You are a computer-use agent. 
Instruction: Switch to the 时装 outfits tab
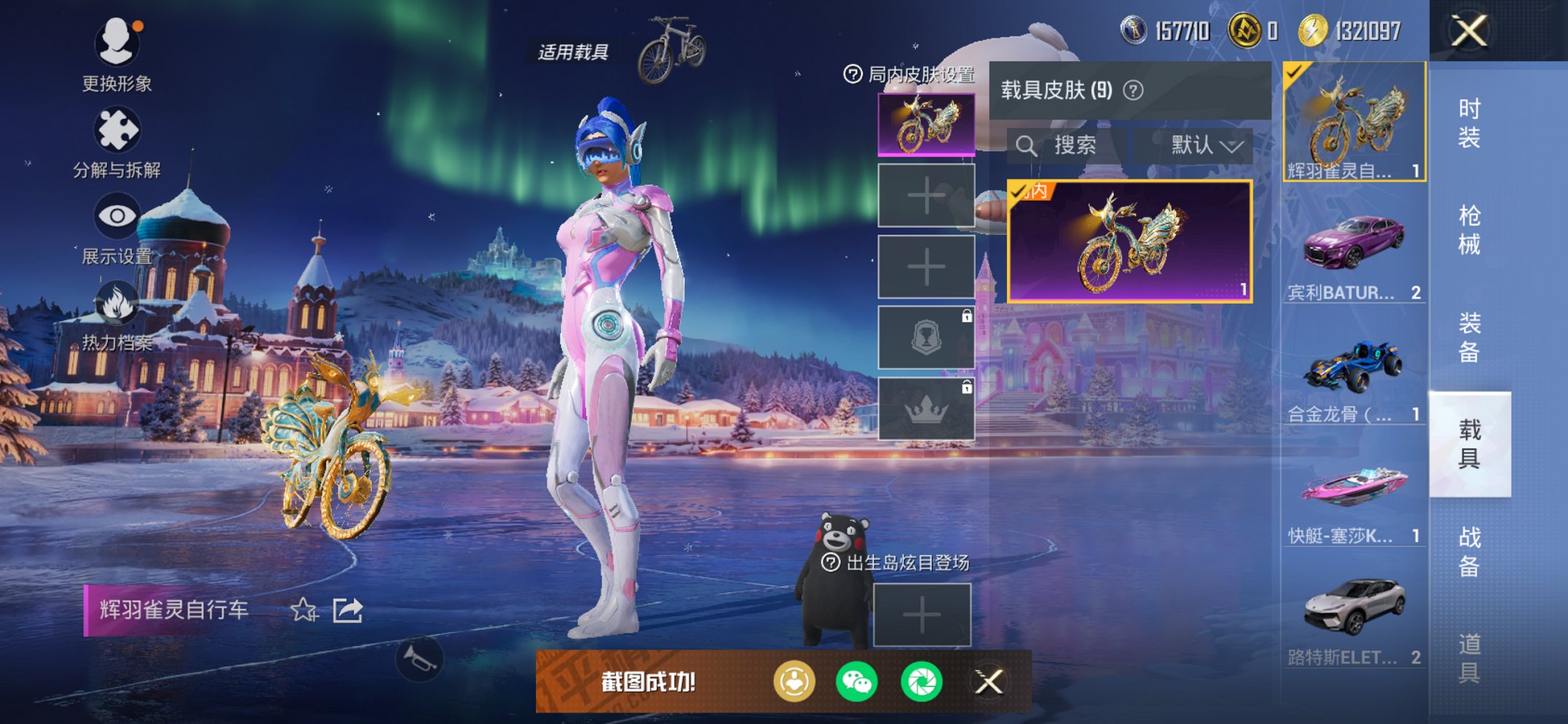(x=1469, y=122)
